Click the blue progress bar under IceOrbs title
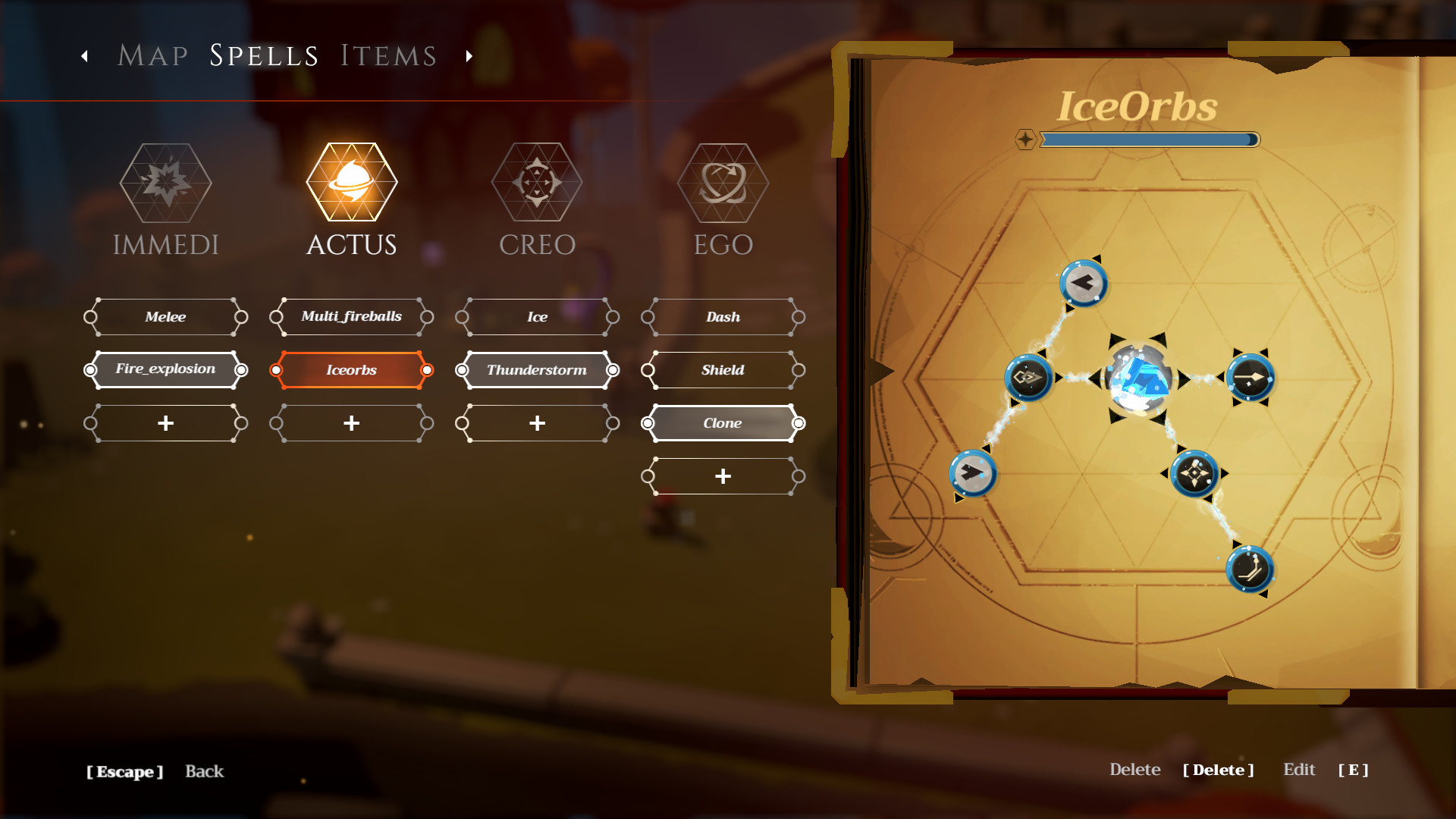1456x819 pixels. [1150, 139]
